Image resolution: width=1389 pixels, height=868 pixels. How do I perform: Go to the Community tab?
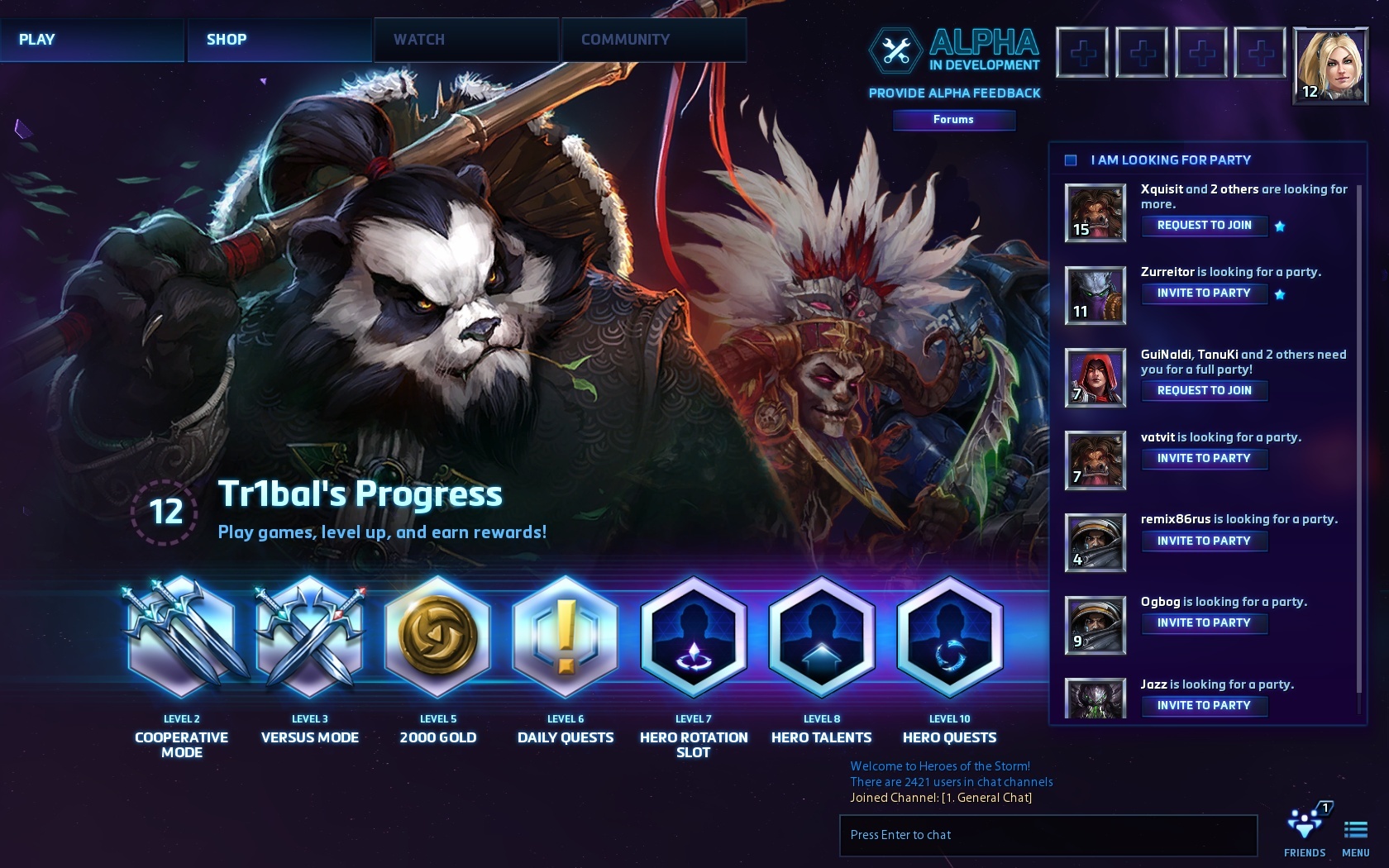click(x=653, y=40)
